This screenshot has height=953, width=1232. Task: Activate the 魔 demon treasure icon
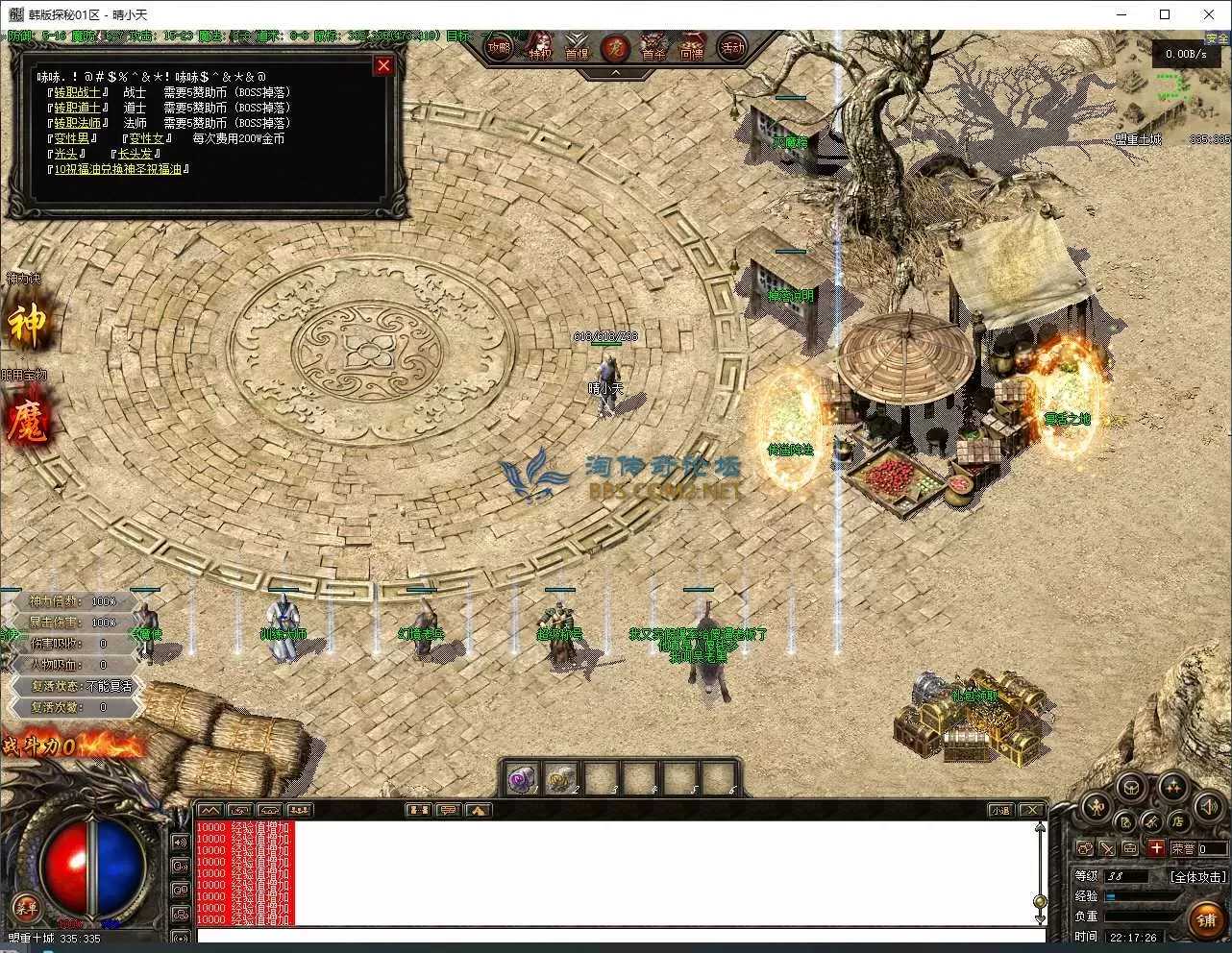click(x=27, y=423)
